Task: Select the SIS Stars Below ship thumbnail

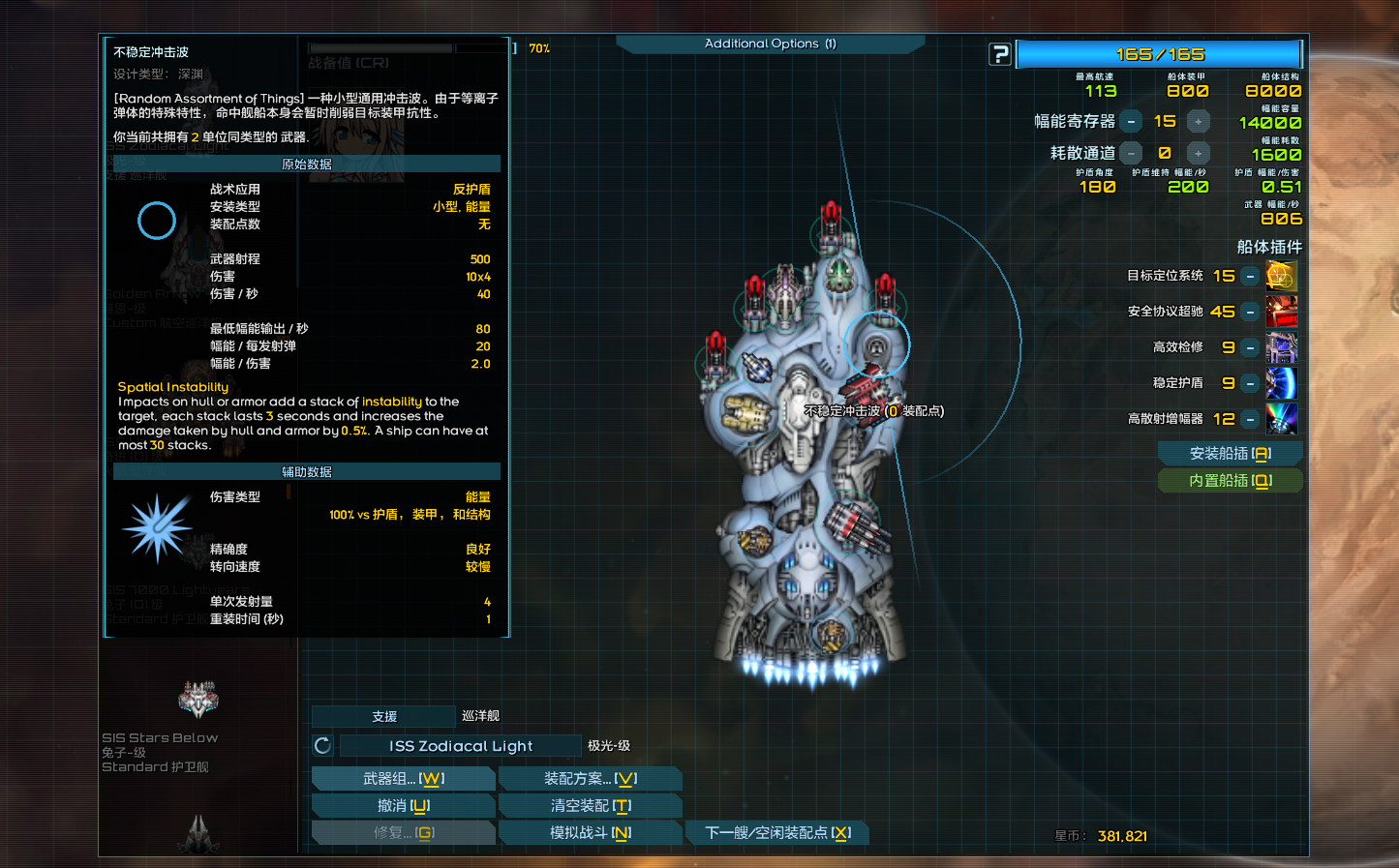Action: coord(198,699)
